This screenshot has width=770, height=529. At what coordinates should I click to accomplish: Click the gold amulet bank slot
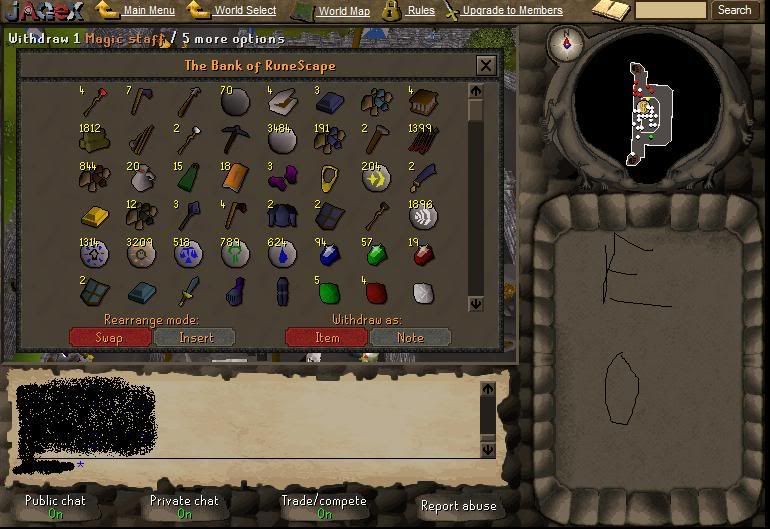coord(328,178)
